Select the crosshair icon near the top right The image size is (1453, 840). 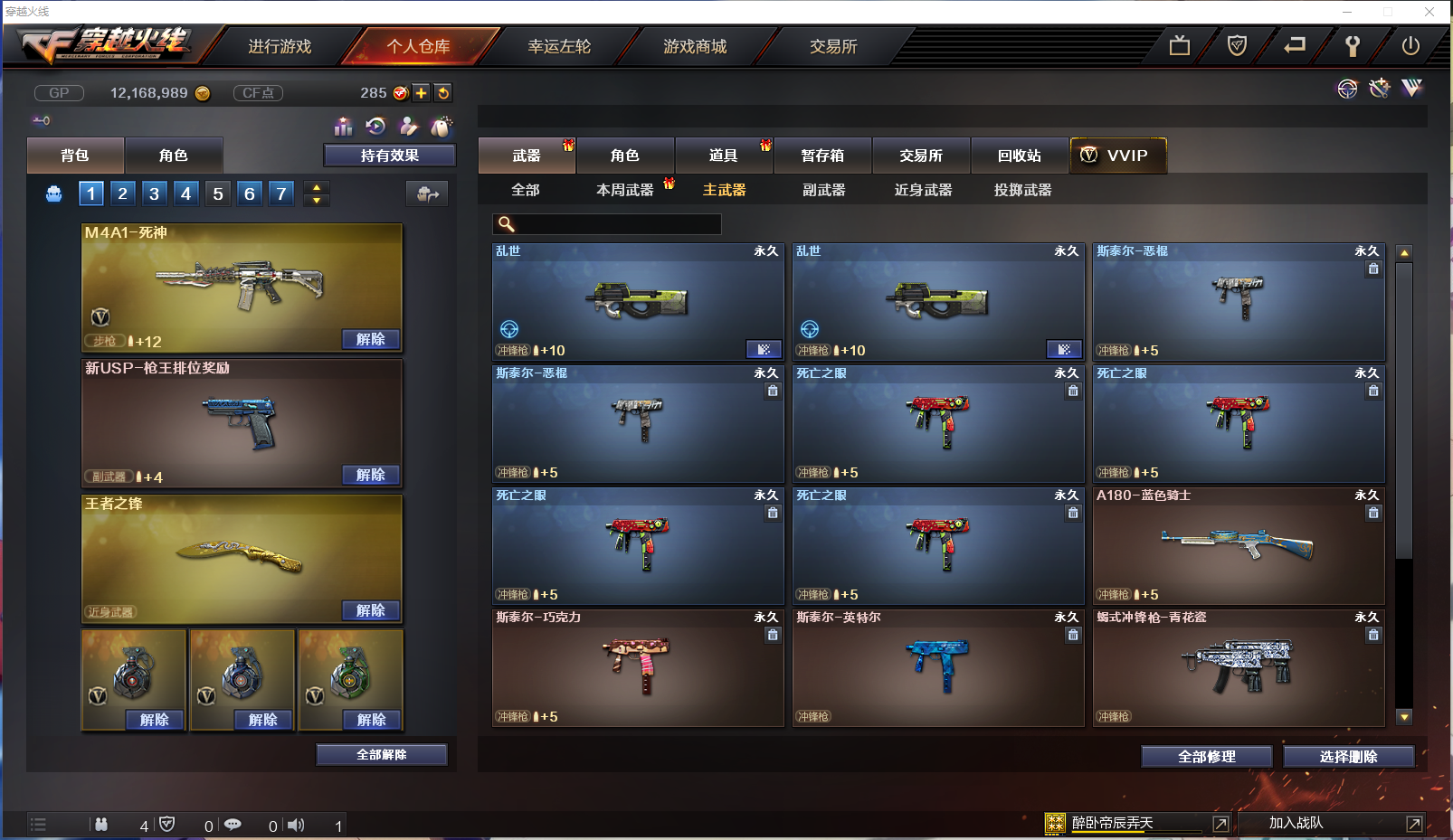1347,89
